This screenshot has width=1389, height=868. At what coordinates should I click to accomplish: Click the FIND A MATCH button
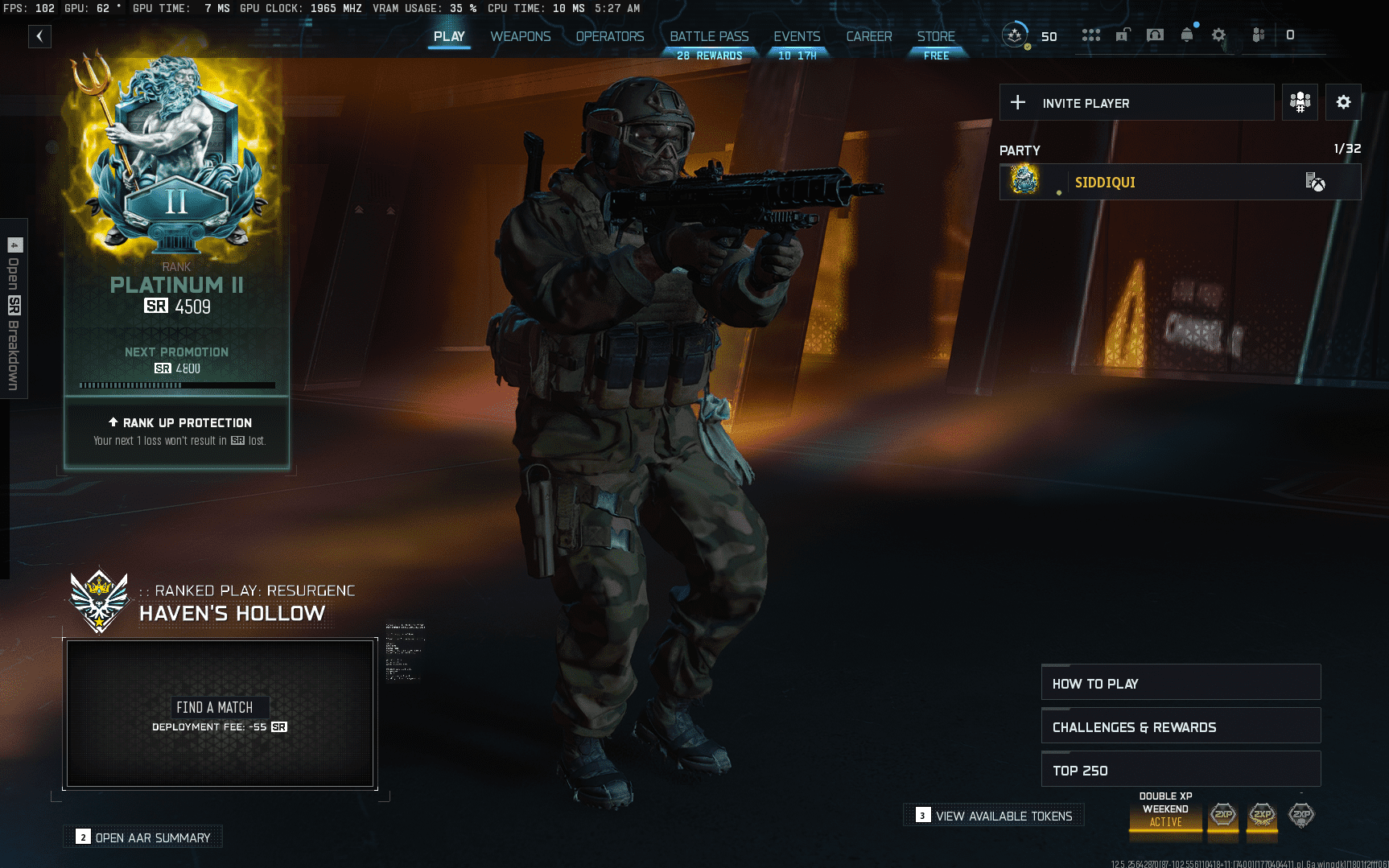221,707
